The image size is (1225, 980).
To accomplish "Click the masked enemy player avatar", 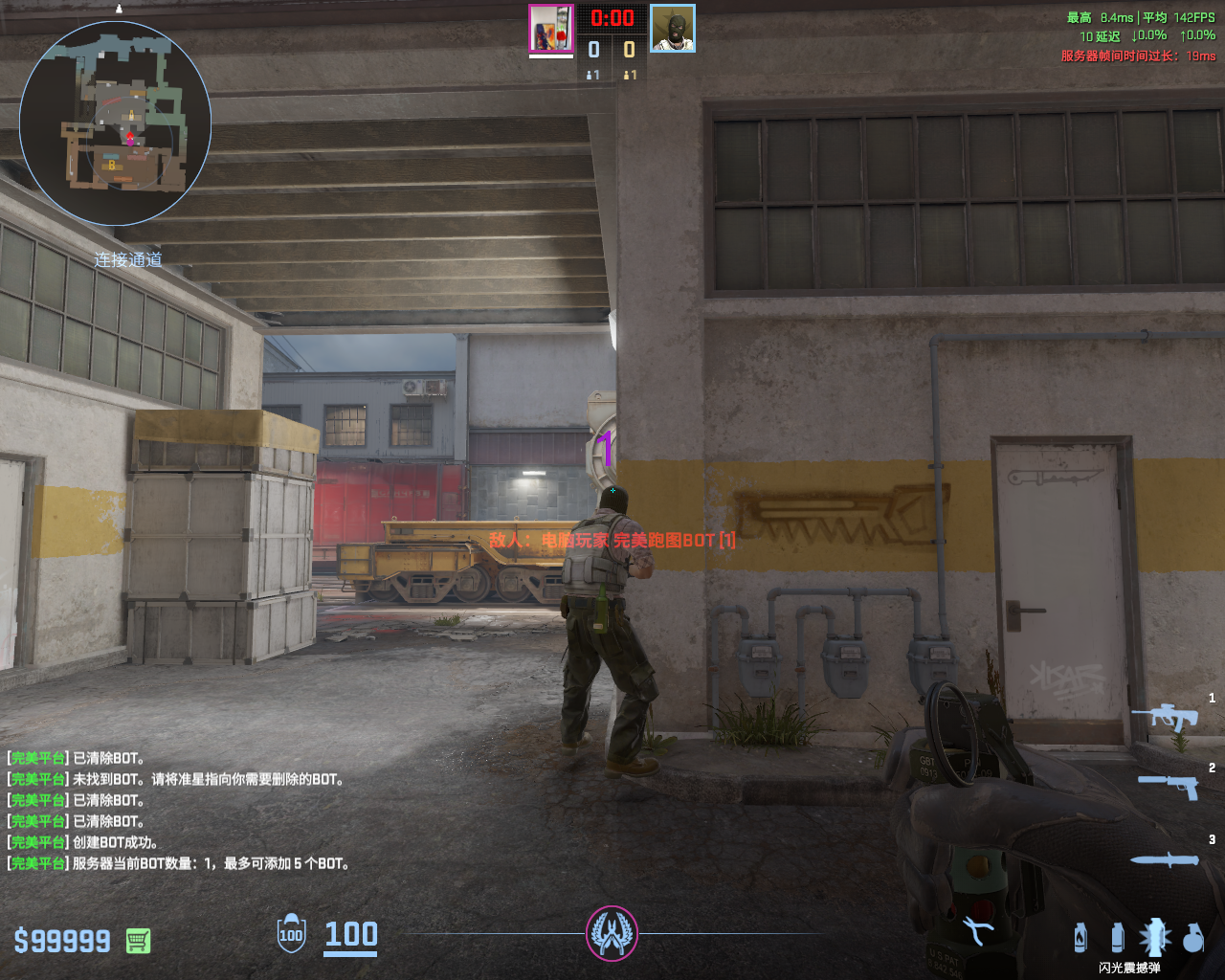I will click(x=673, y=29).
